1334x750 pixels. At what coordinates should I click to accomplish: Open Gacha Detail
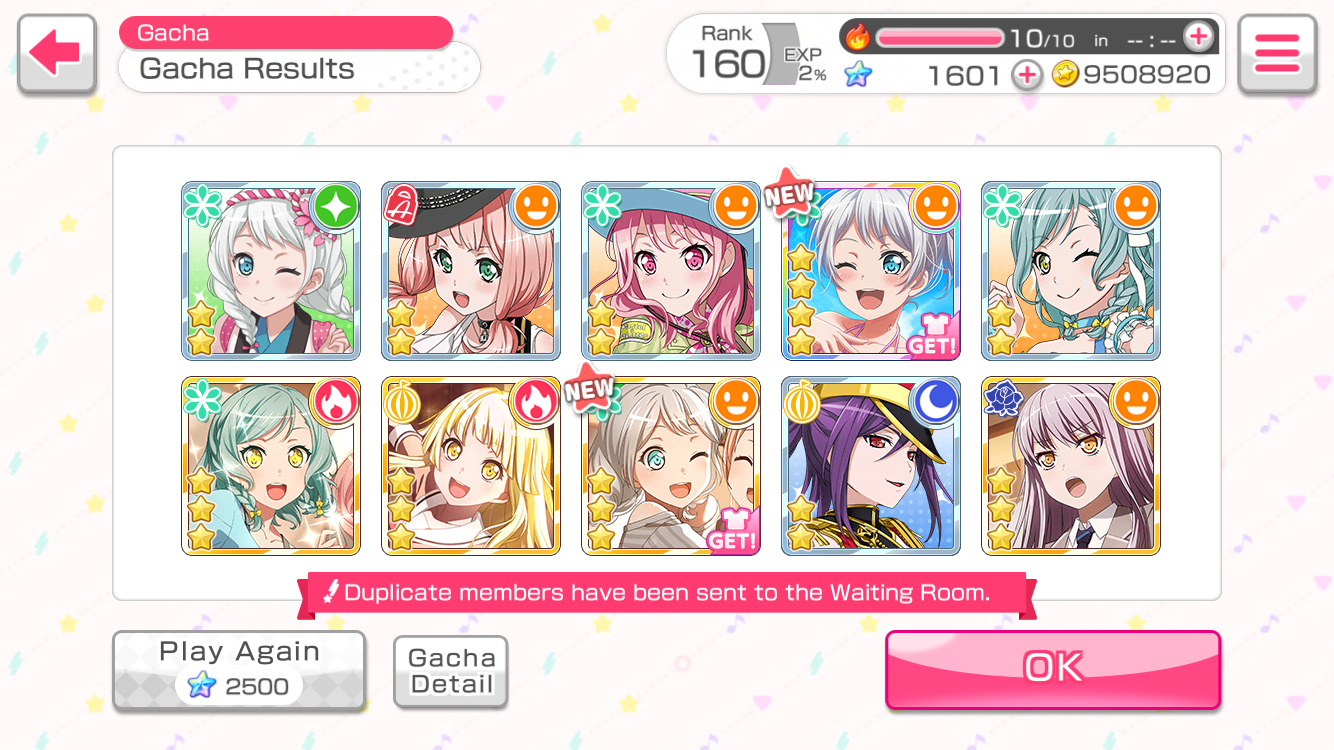(x=451, y=671)
